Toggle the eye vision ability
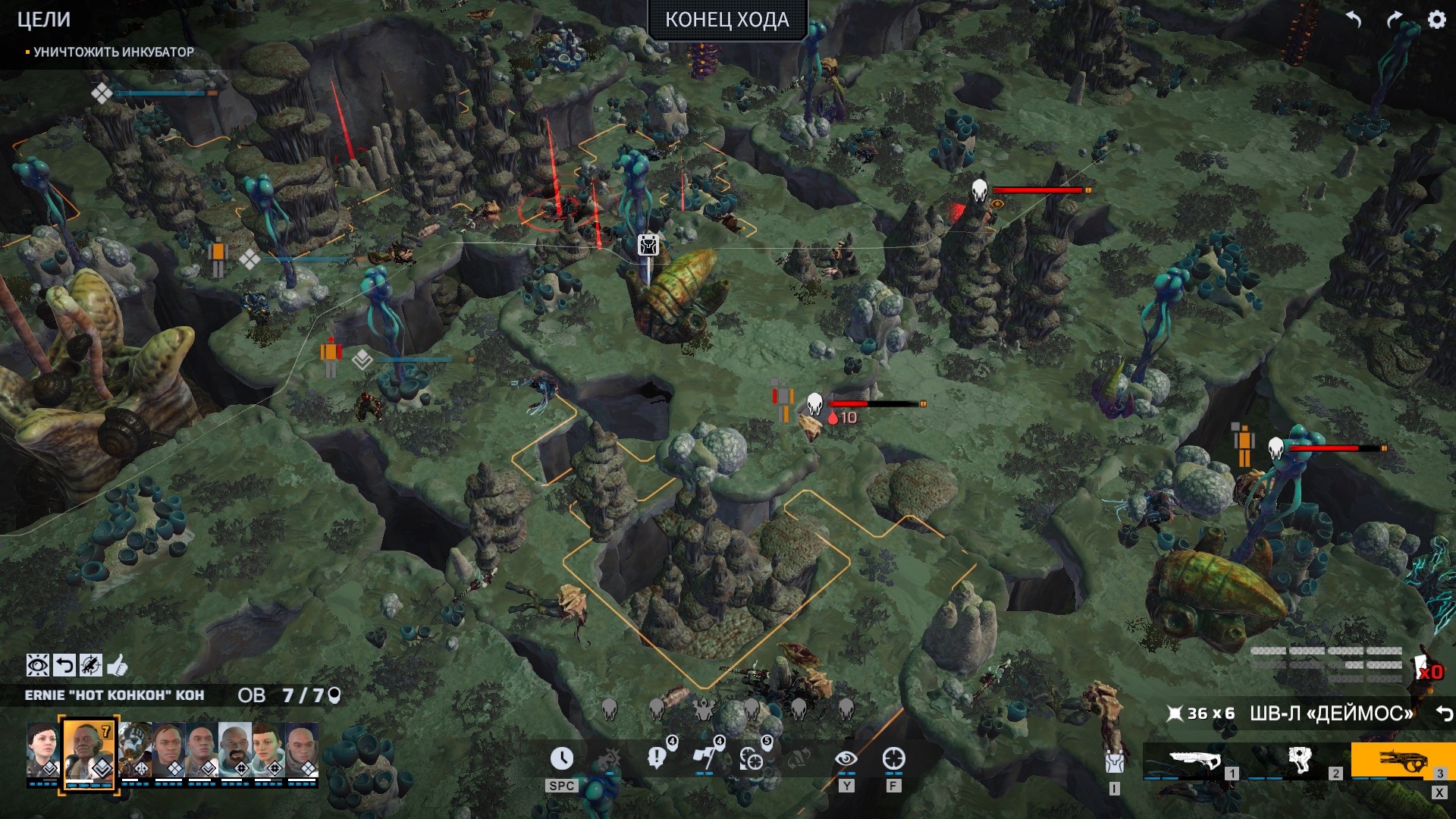Viewport: 1456px width, 819px height. pyautogui.click(x=846, y=758)
